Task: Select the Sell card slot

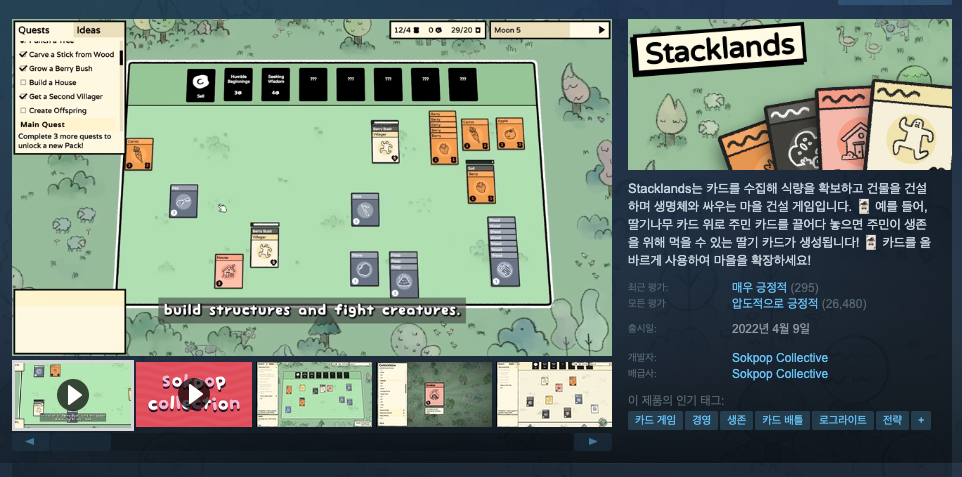Action: [x=200, y=84]
